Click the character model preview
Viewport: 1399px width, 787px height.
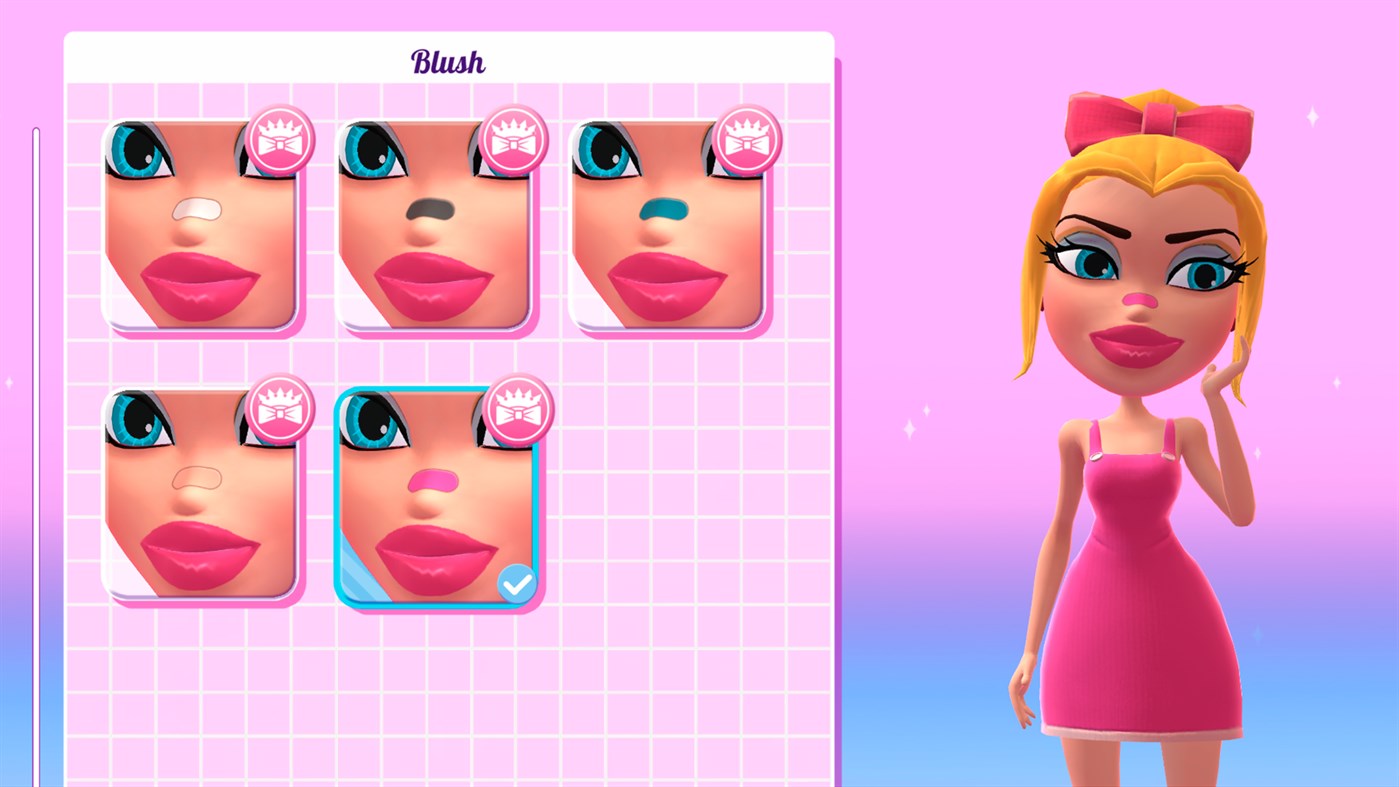click(x=1150, y=400)
